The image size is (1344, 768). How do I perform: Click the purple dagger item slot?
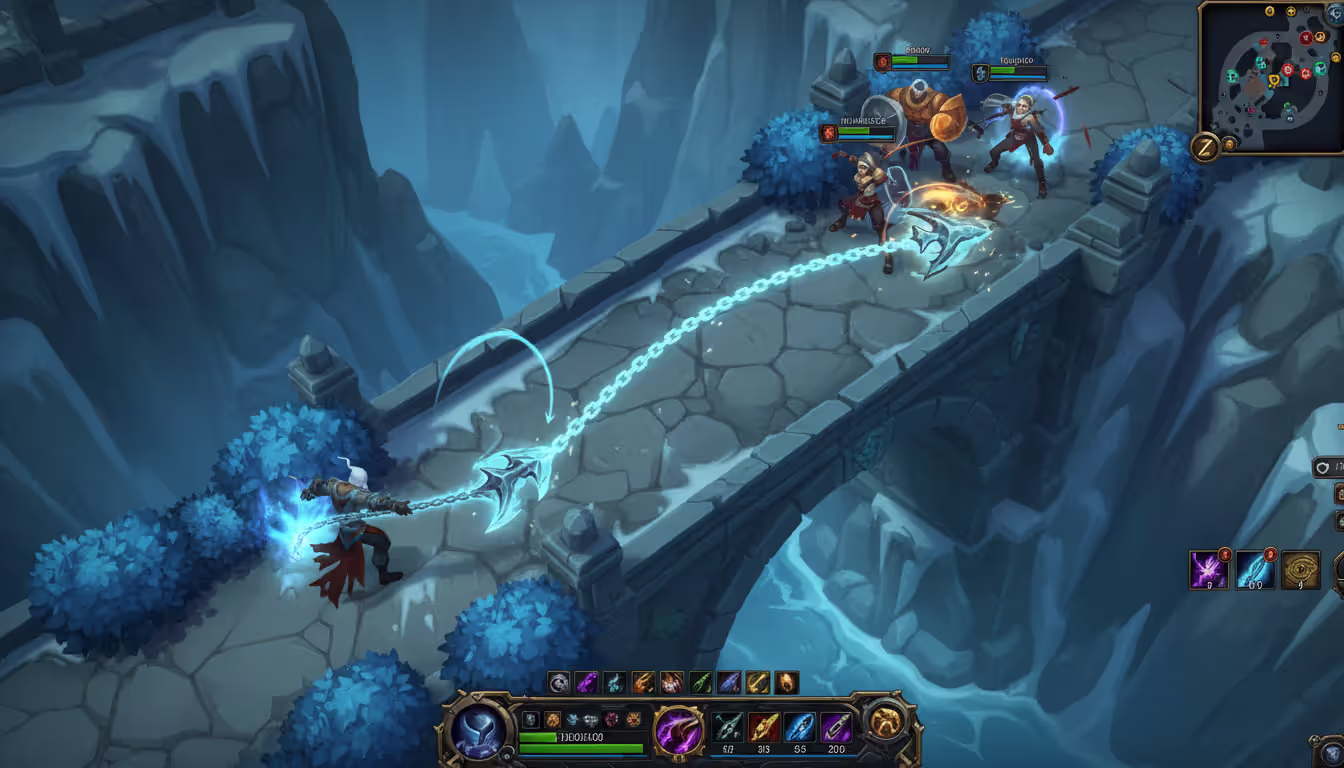coord(837,726)
